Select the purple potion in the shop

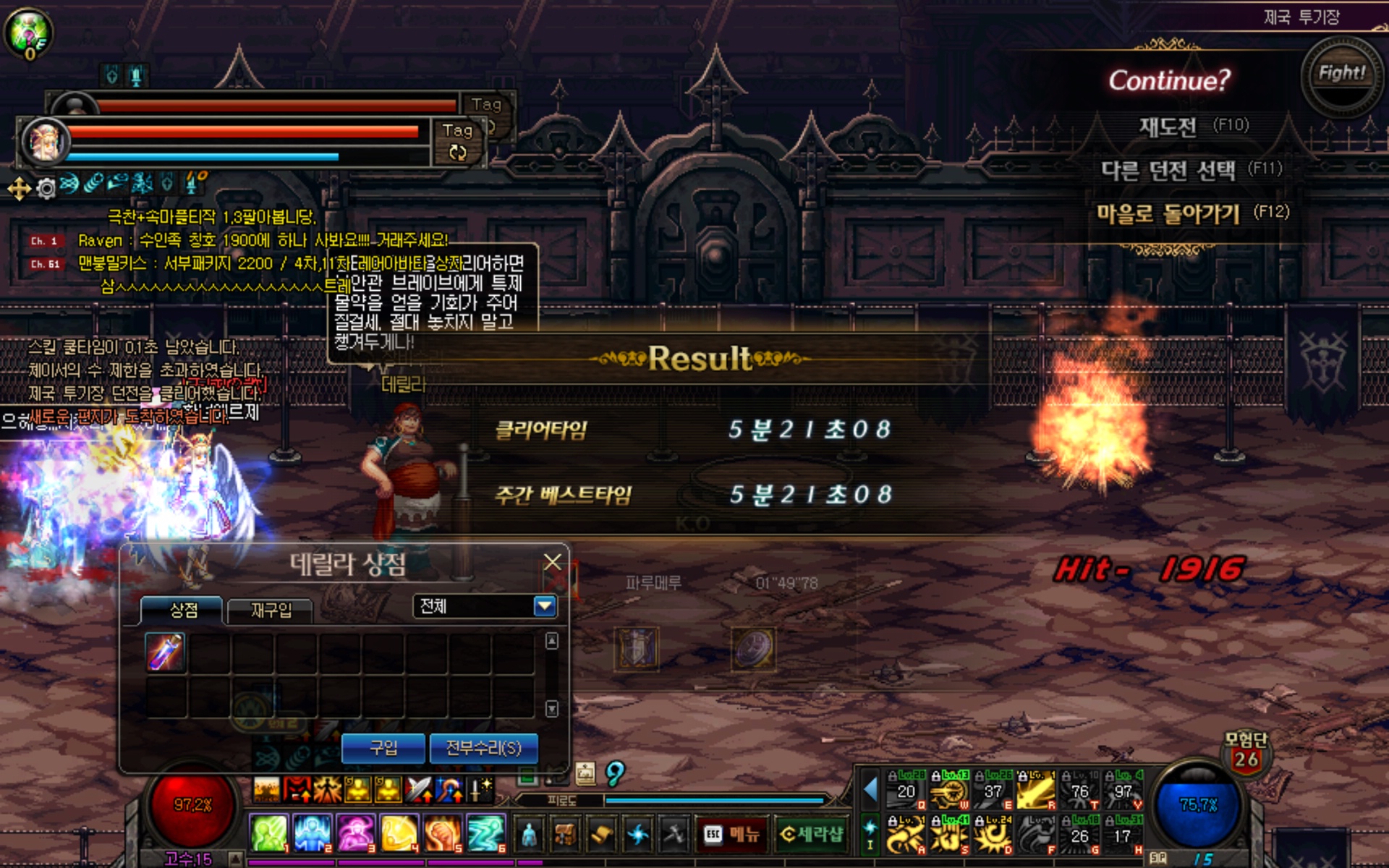[x=166, y=652]
